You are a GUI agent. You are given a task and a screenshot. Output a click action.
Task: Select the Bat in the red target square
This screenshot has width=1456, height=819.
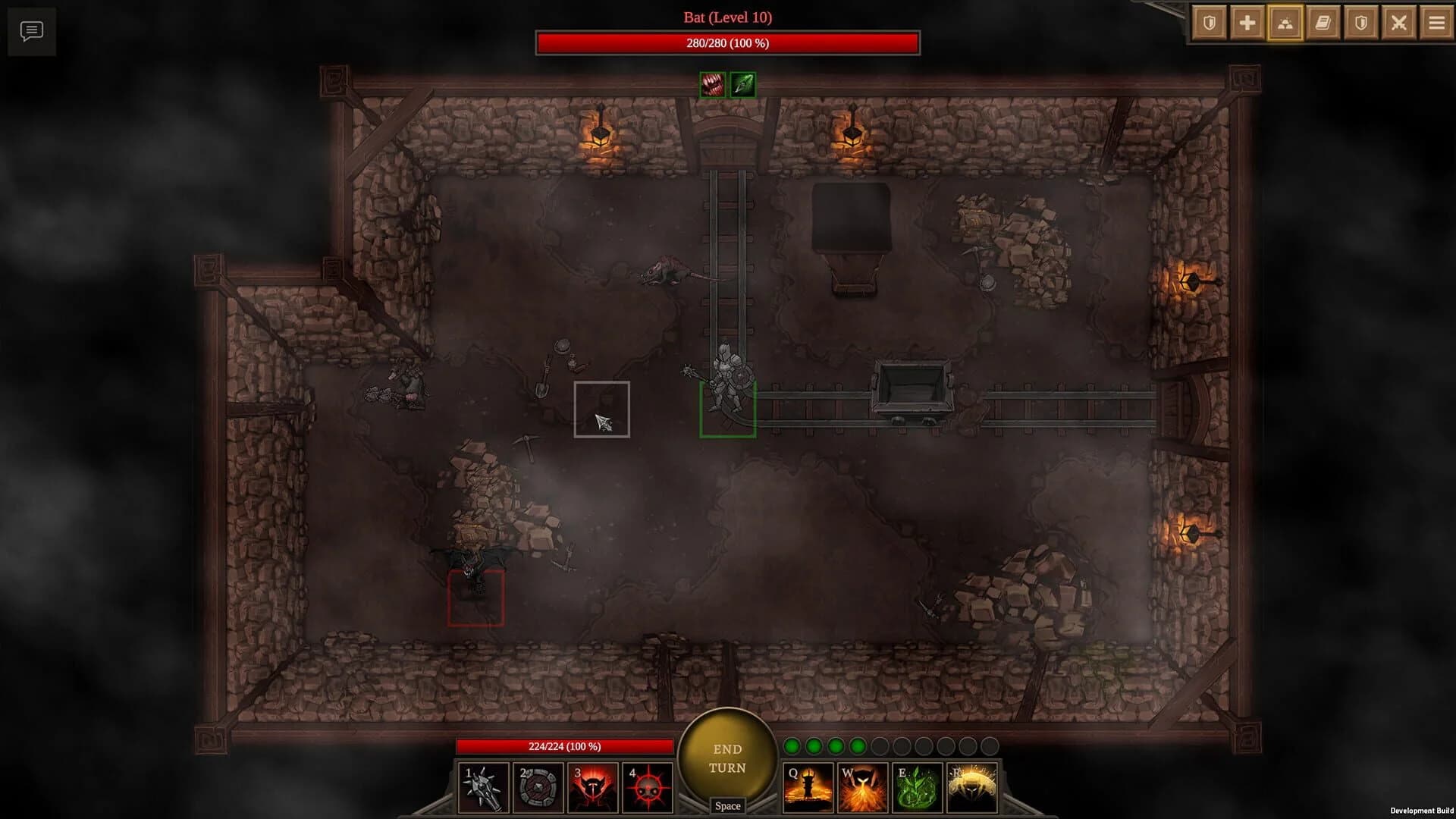[476, 599]
